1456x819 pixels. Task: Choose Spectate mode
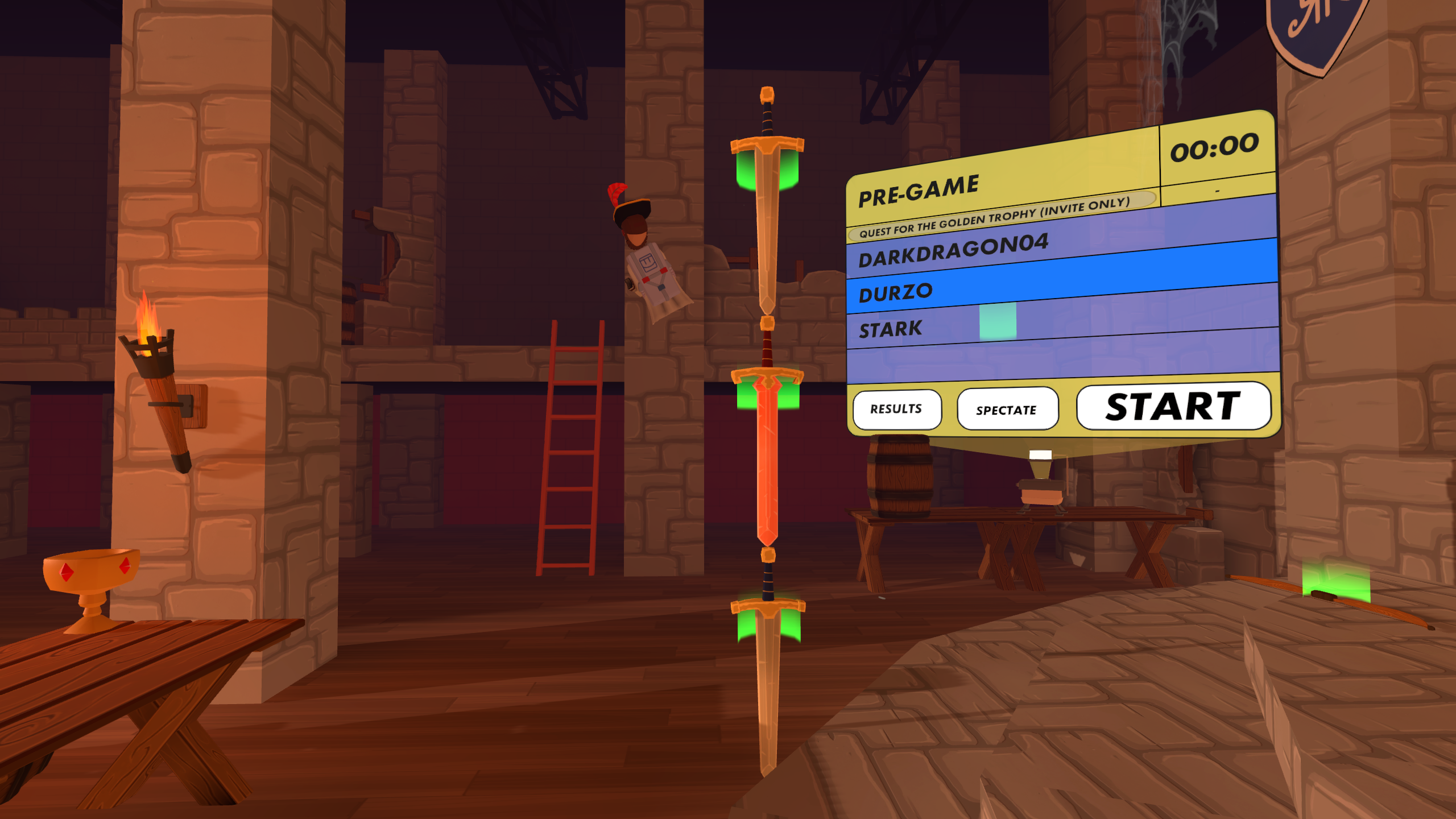1006,409
